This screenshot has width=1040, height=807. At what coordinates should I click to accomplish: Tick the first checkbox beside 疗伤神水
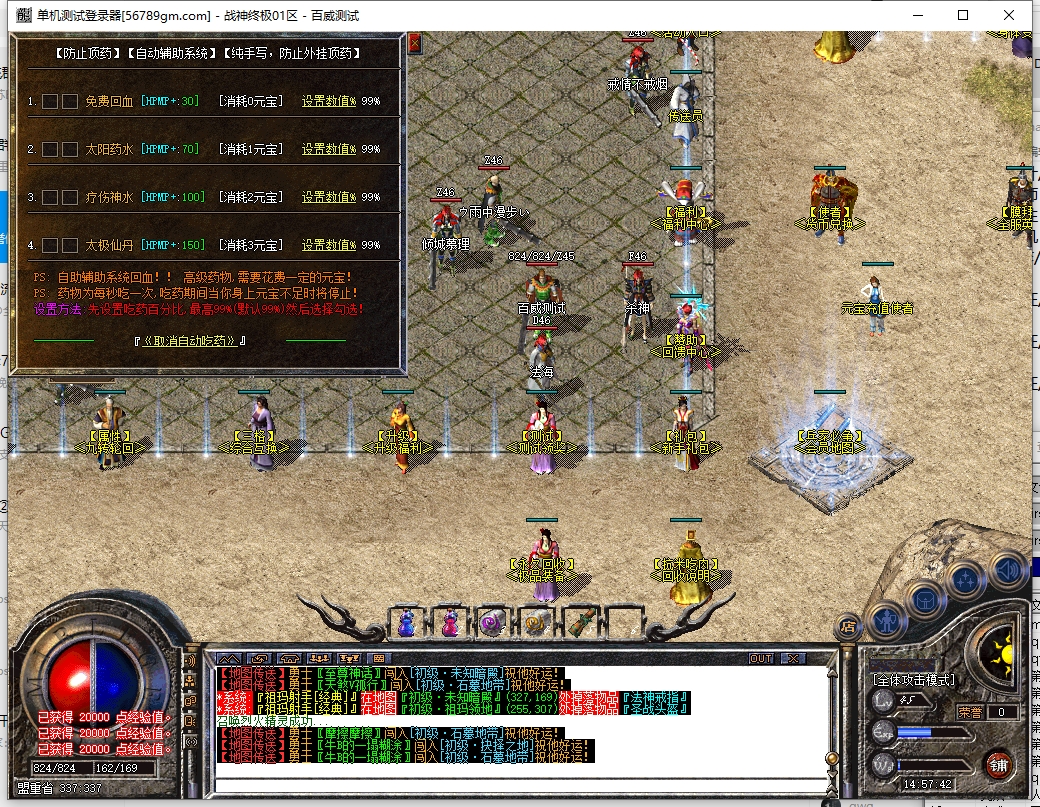pos(50,197)
